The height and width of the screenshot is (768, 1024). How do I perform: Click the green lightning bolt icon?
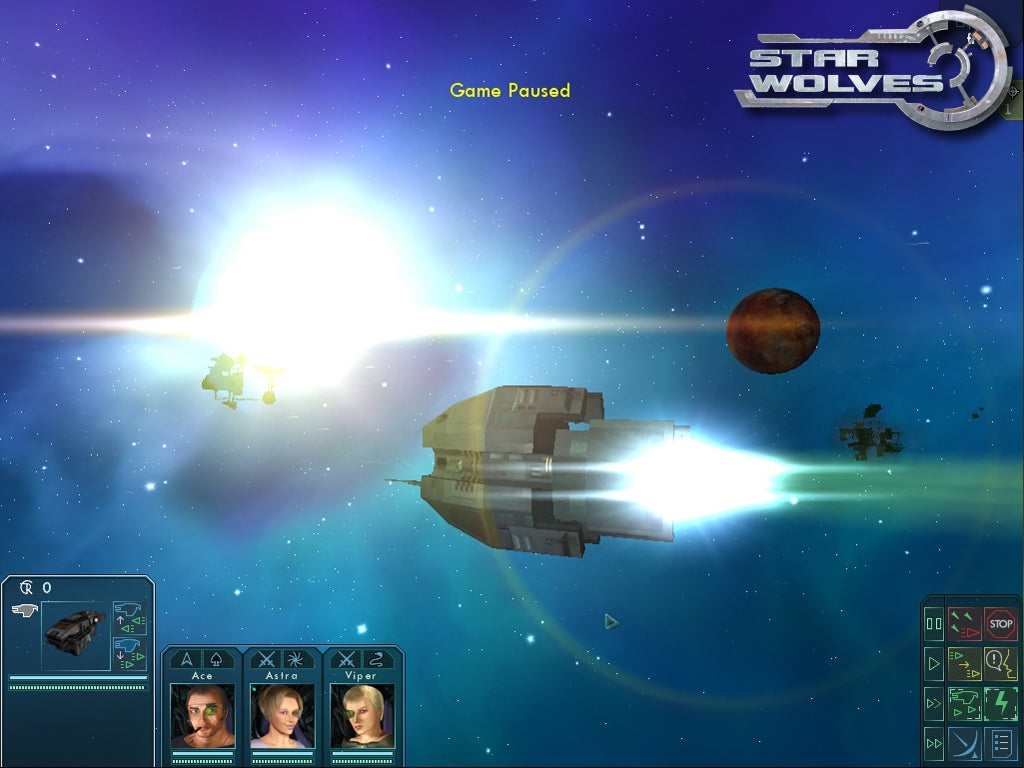coord(1001,703)
